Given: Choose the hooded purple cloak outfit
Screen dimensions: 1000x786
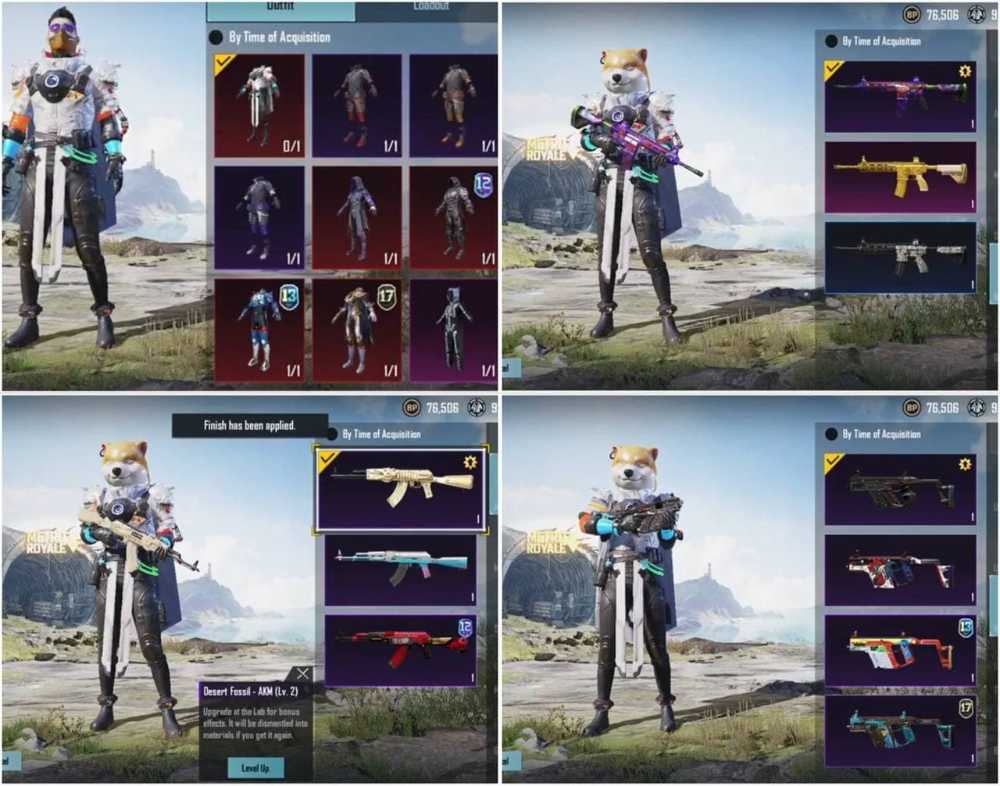Looking at the screenshot, I should click(356, 216).
